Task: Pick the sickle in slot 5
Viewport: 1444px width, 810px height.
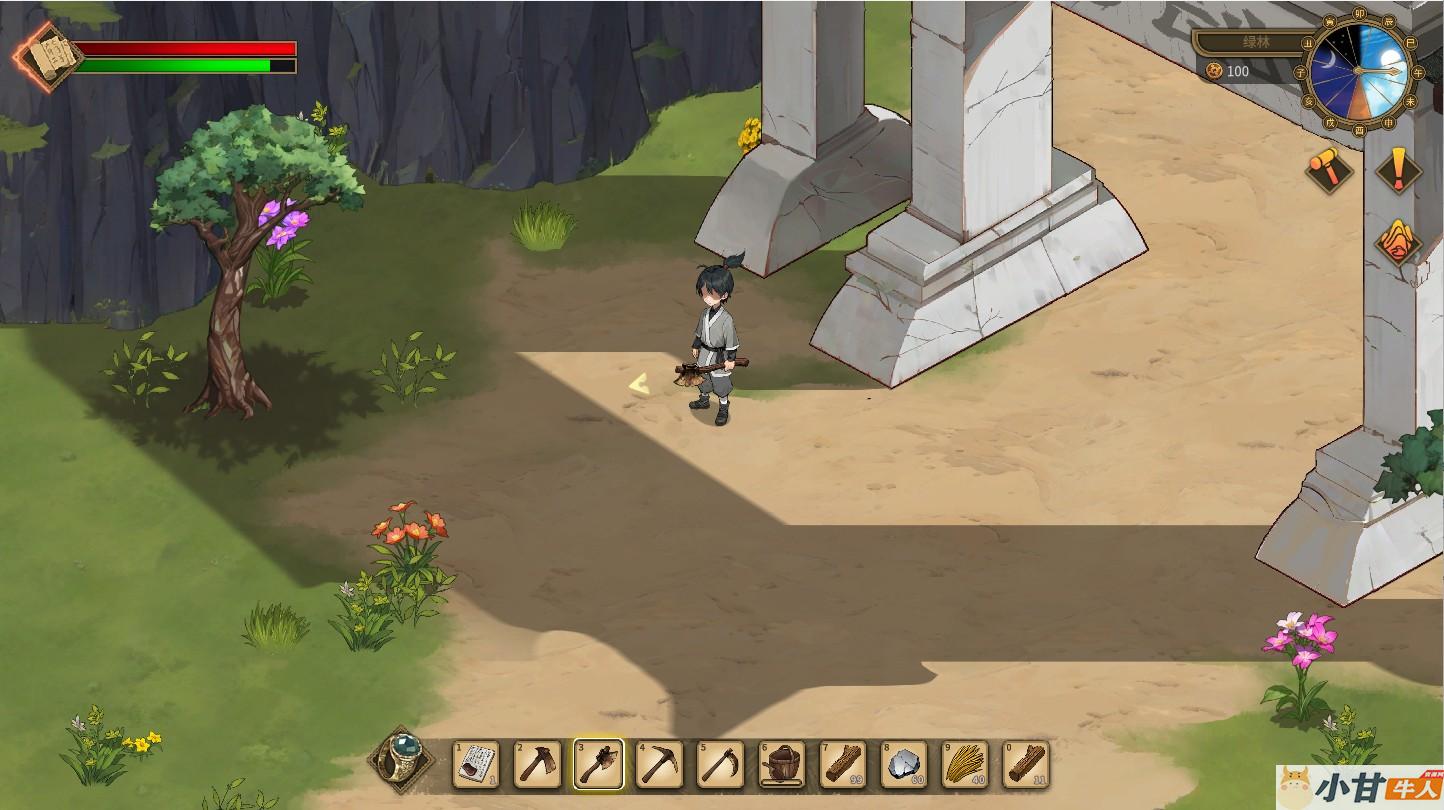Action: [721, 764]
